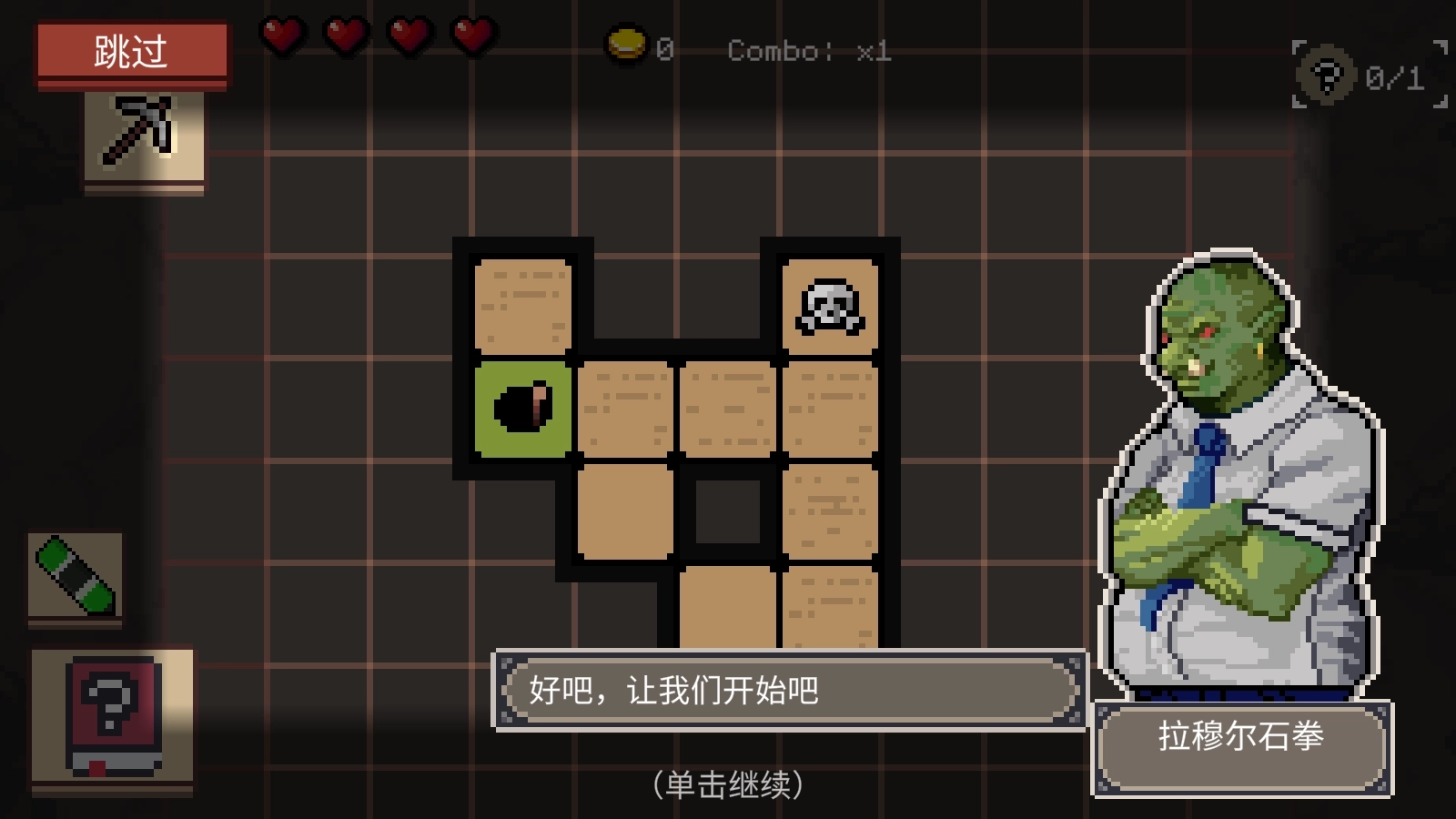Click 单击继续 to continue the dialogue
The width and height of the screenshot is (1456, 819).
(x=727, y=786)
